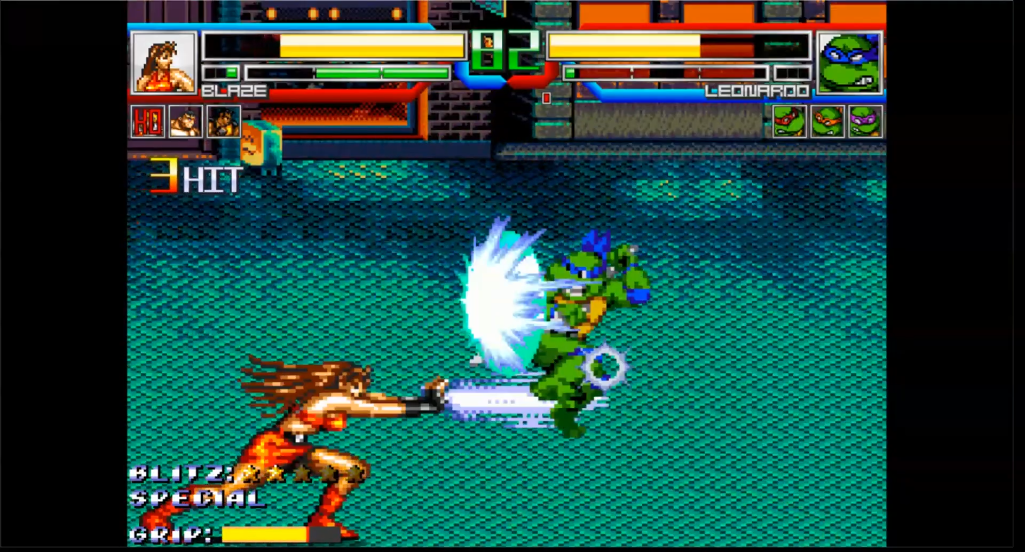Select the purple-masked turtle teammate icon
Image resolution: width=1025 pixels, height=552 pixels.
(x=865, y=121)
